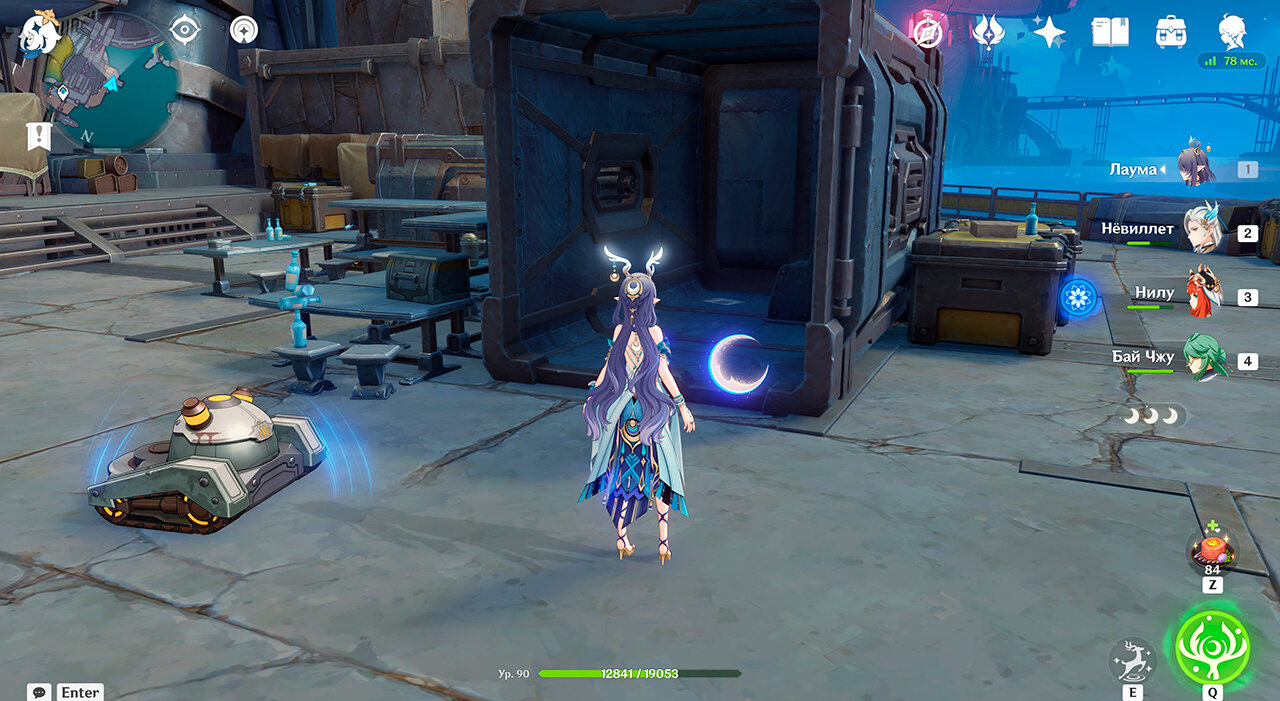Screen dimensions: 1280x701
Task: Open the pink compass icon
Action: (x=928, y=32)
